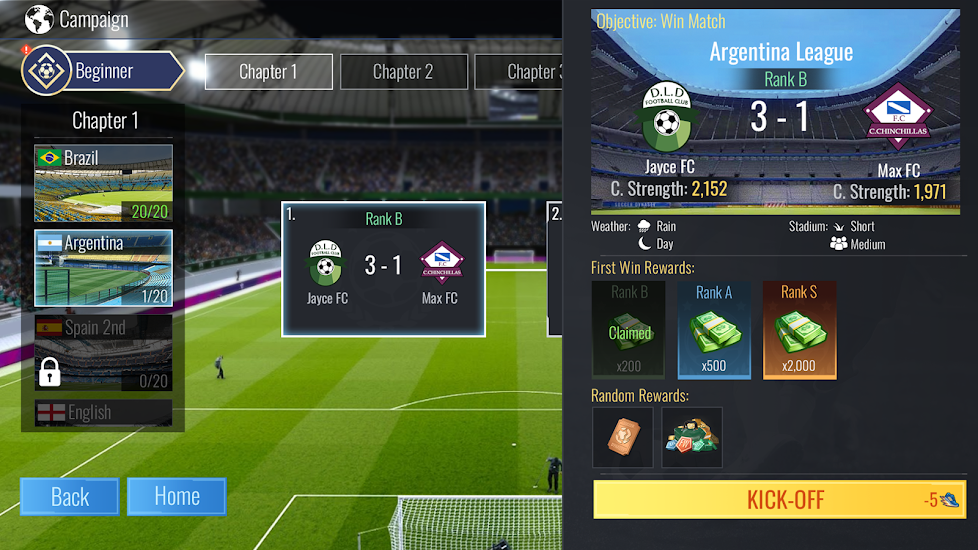View the Rank A cash reward
978x550 pixels.
(714, 330)
